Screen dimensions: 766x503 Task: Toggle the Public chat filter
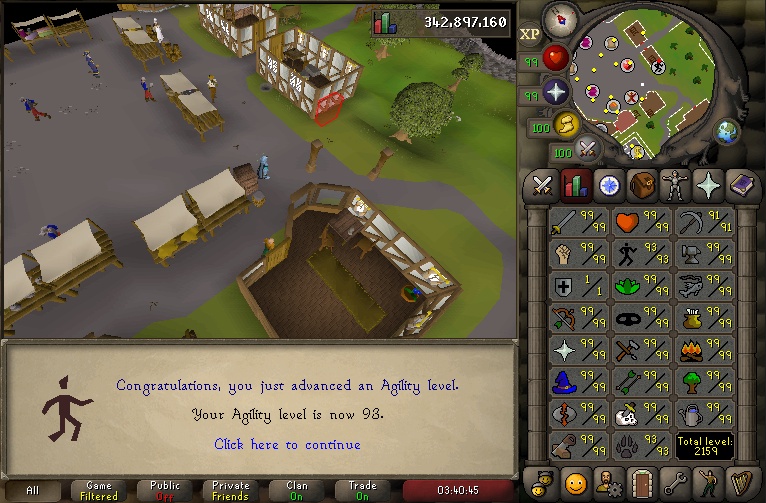(x=165, y=490)
